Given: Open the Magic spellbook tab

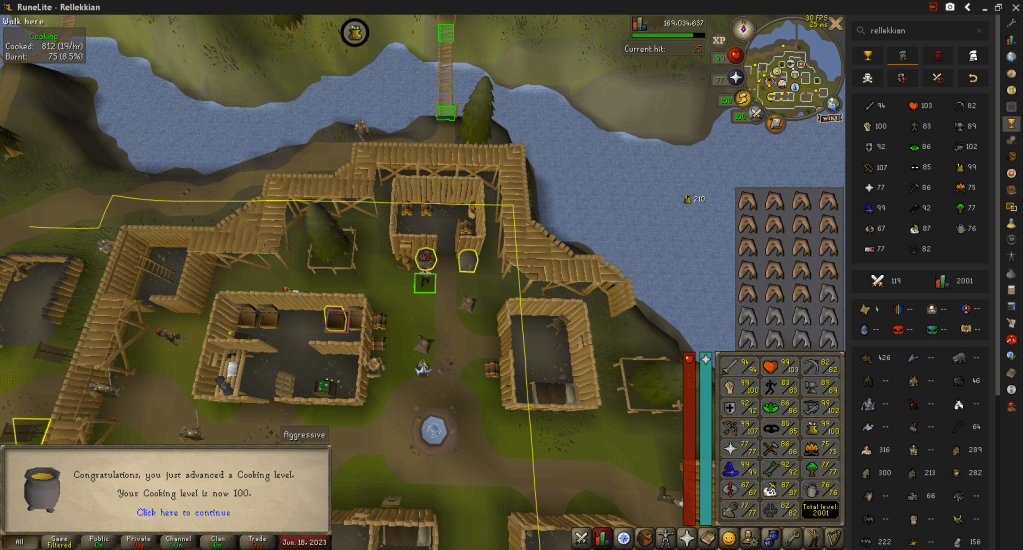Looking at the screenshot, I should point(709,538).
